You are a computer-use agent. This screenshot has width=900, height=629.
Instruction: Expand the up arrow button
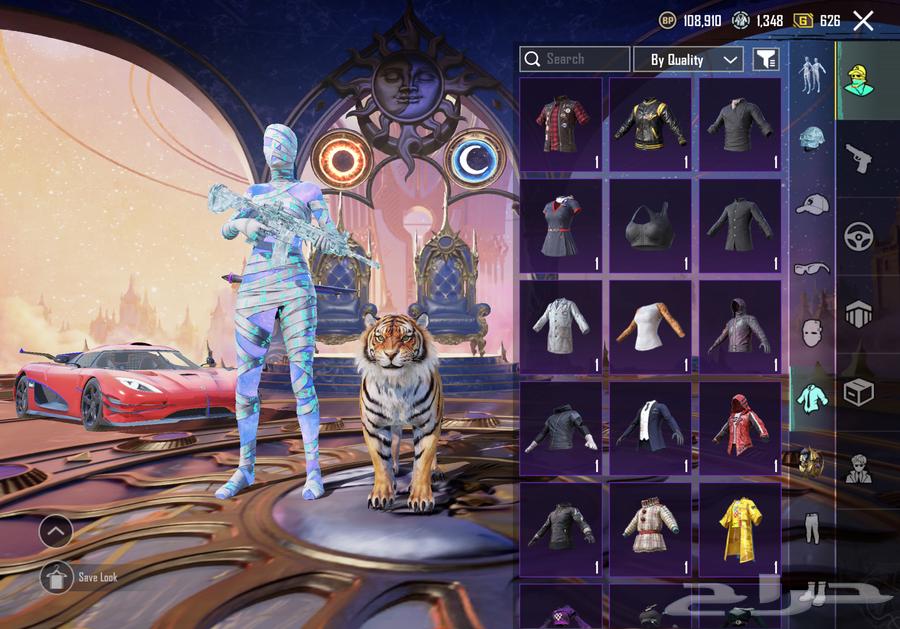[x=56, y=531]
